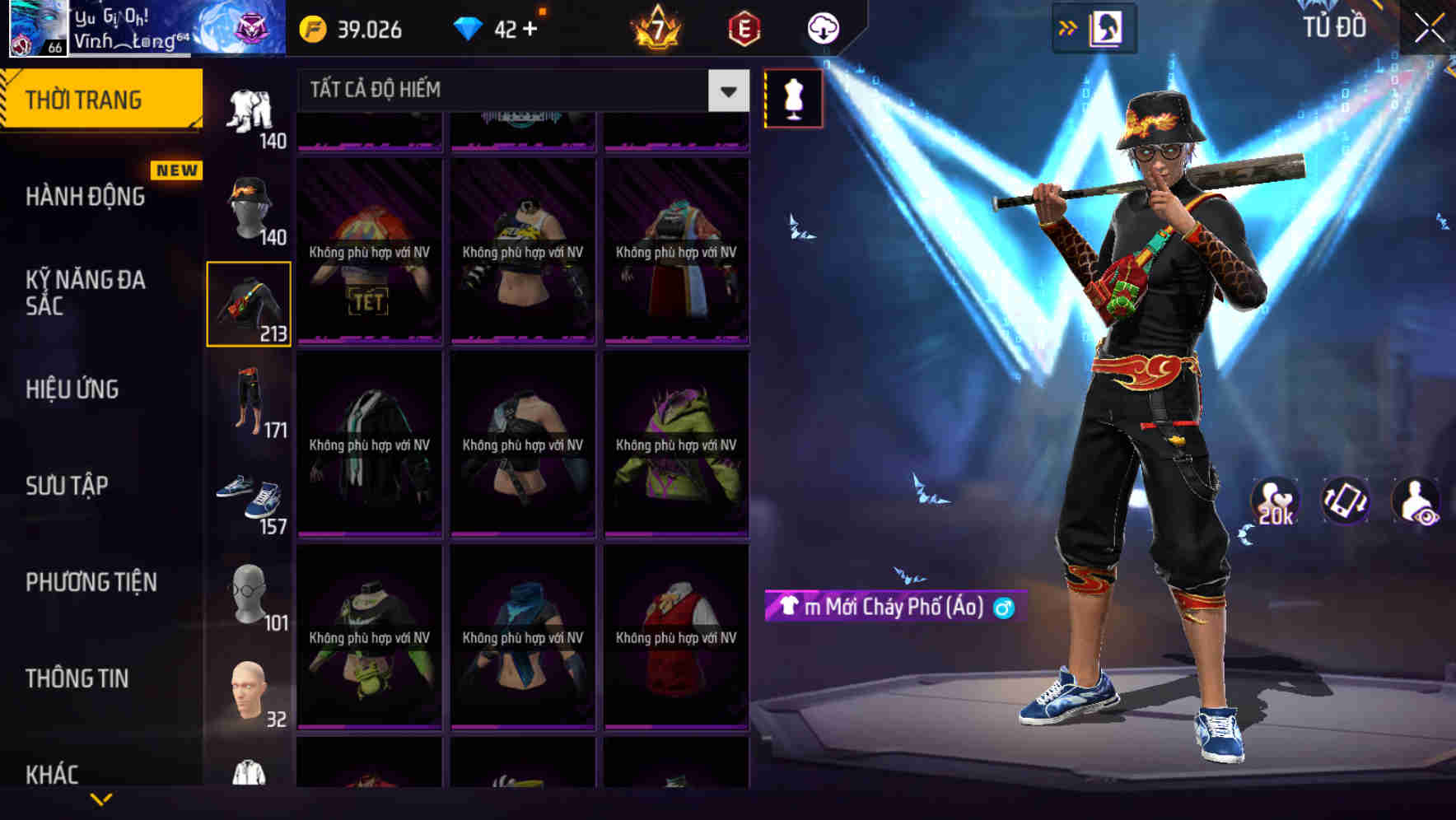Image resolution: width=1456 pixels, height=820 pixels.
Task: Expand the sidebar with the bottom chevron
Action: 102,798
